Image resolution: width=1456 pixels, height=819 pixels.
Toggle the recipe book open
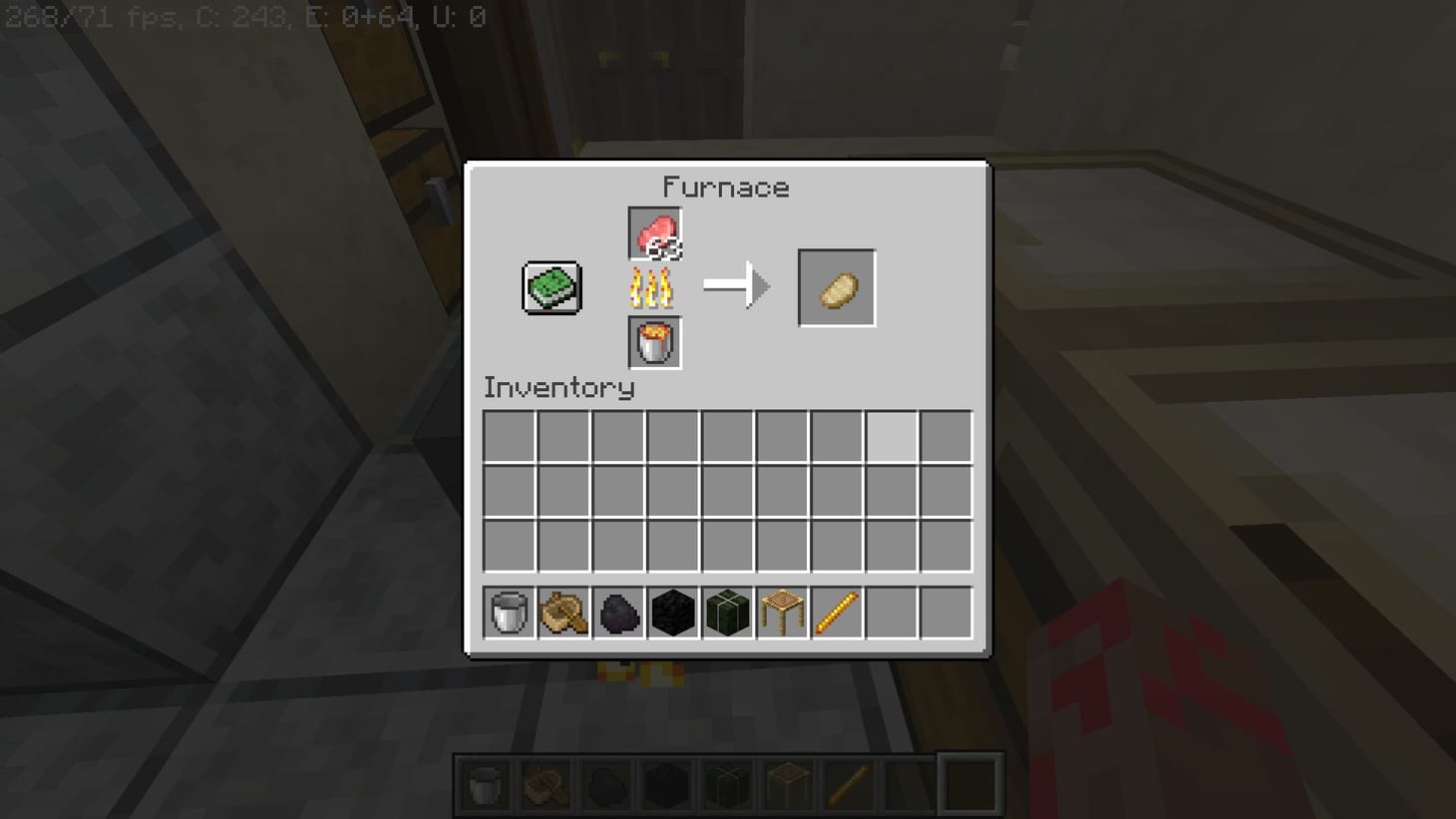tap(550, 286)
